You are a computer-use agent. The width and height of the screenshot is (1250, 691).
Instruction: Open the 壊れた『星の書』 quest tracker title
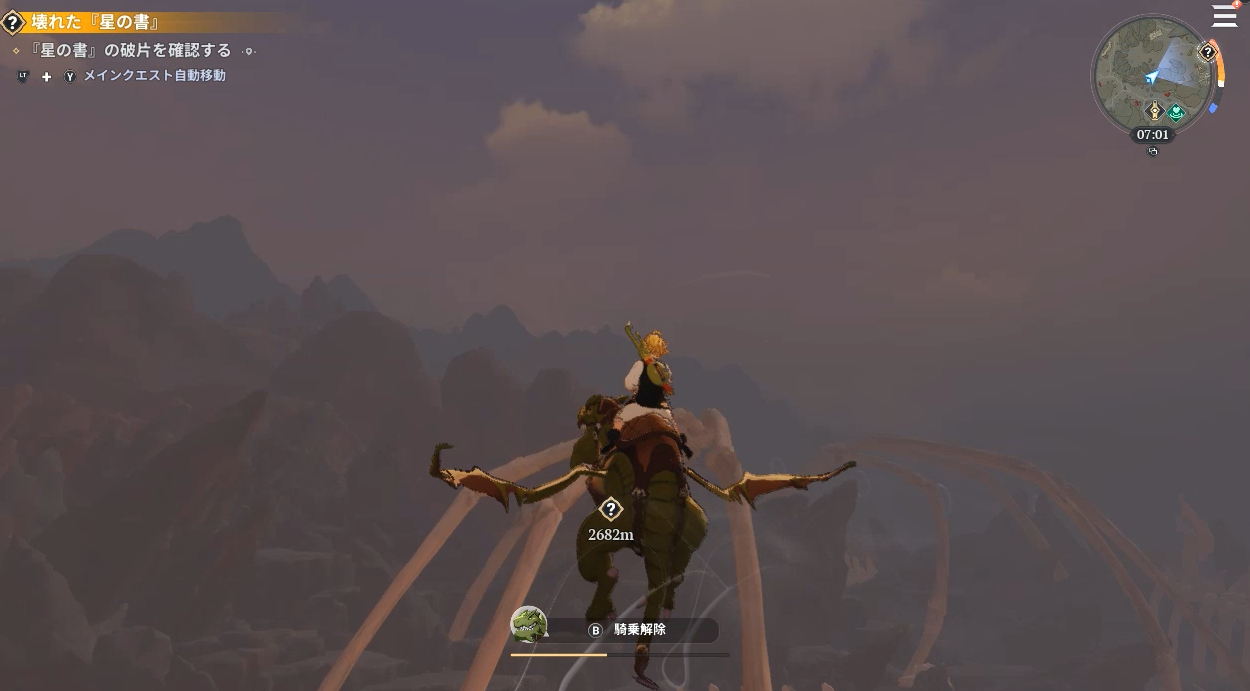point(95,22)
